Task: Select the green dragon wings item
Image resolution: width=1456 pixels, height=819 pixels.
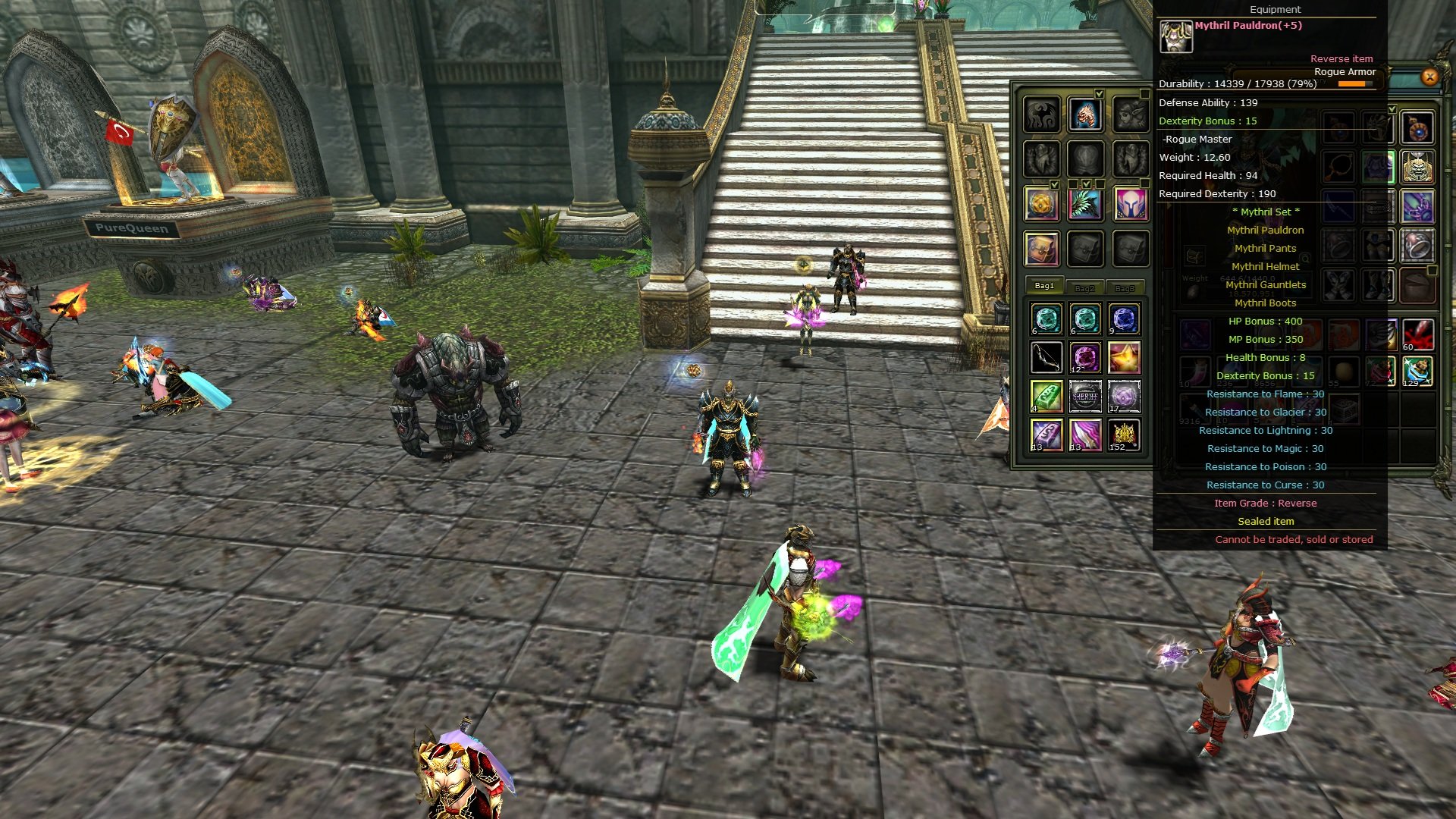Action: click(1085, 206)
